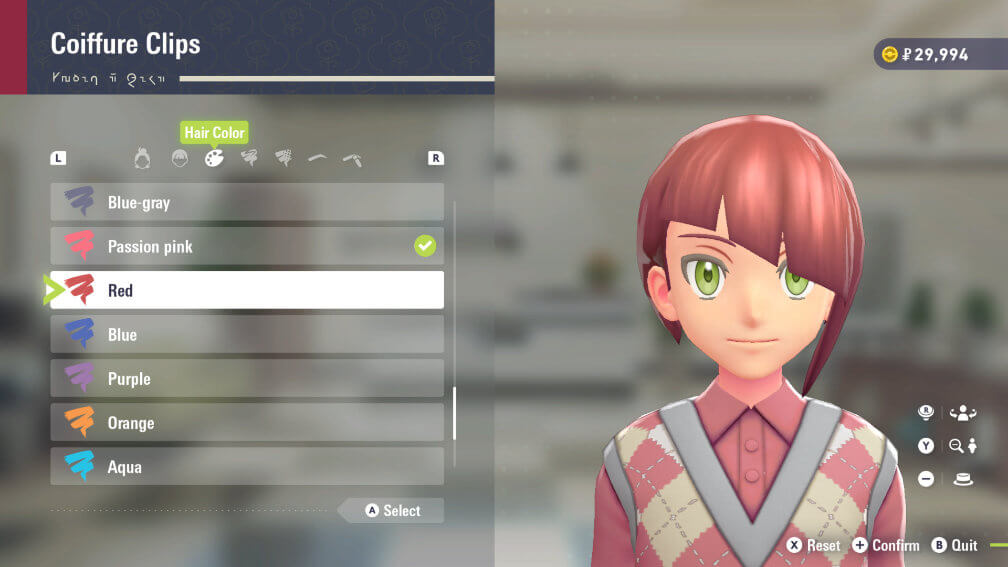Image resolution: width=1008 pixels, height=567 pixels.
Task: Switch to the eyebrow shape tab
Action: pos(318,158)
